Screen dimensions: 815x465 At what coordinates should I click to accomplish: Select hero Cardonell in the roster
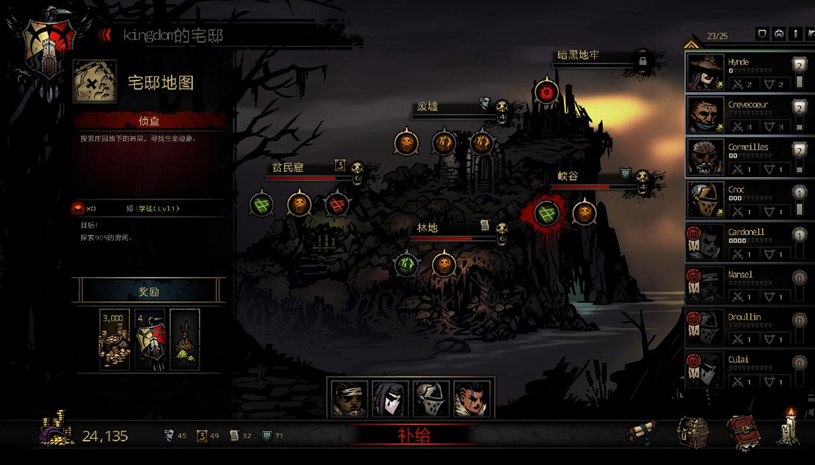click(x=747, y=242)
